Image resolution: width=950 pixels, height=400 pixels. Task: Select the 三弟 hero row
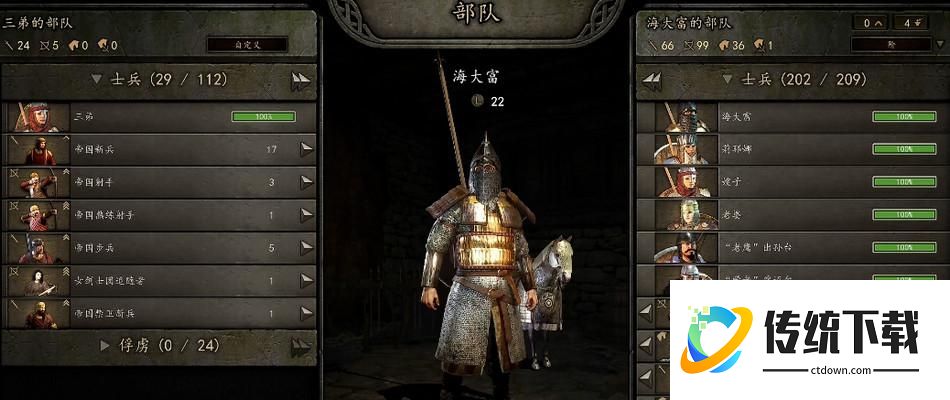tap(160, 117)
